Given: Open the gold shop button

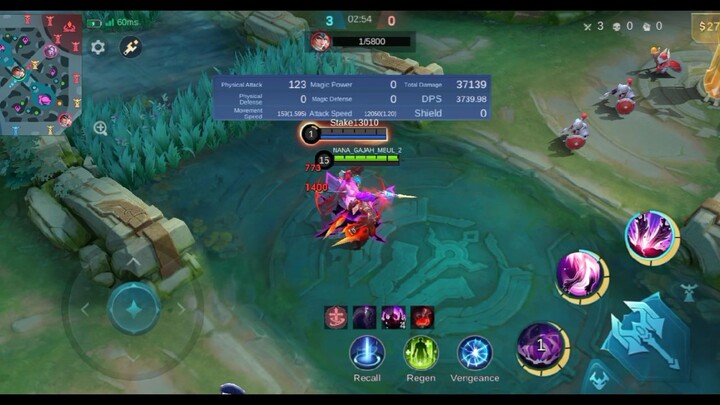Looking at the screenshot, I should [705, 26].
